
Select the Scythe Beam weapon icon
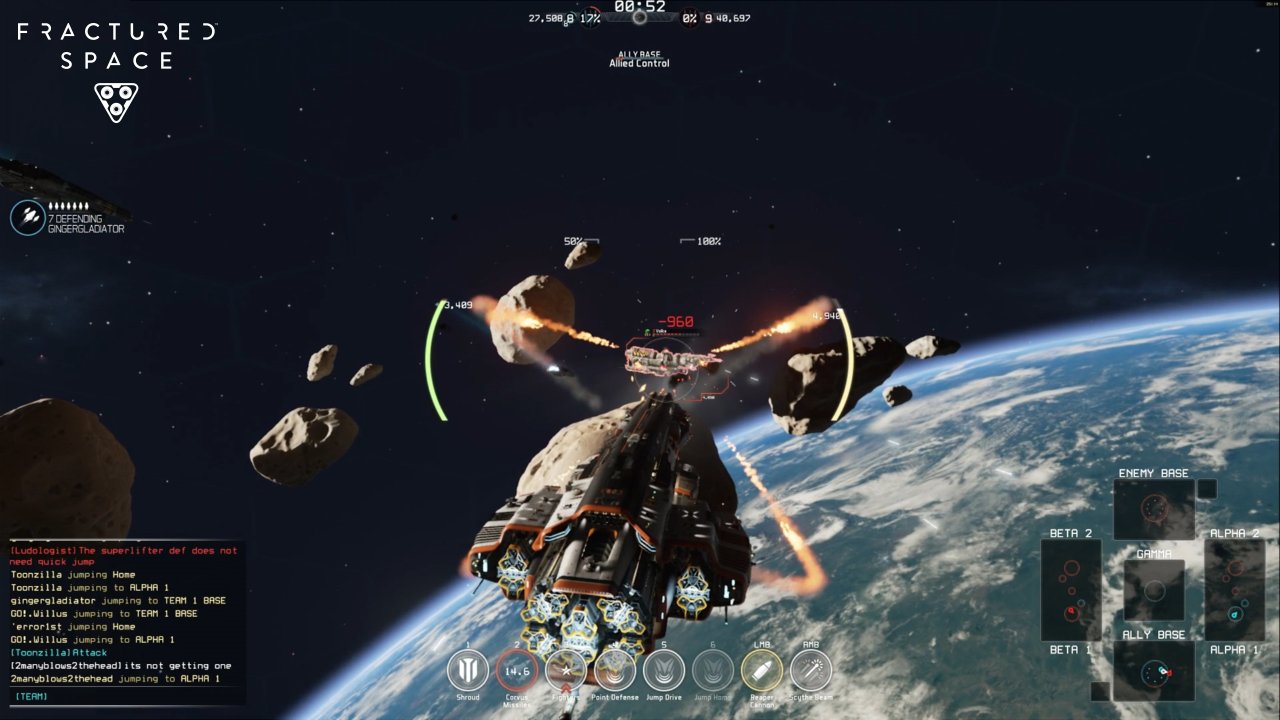pos(811,670)
